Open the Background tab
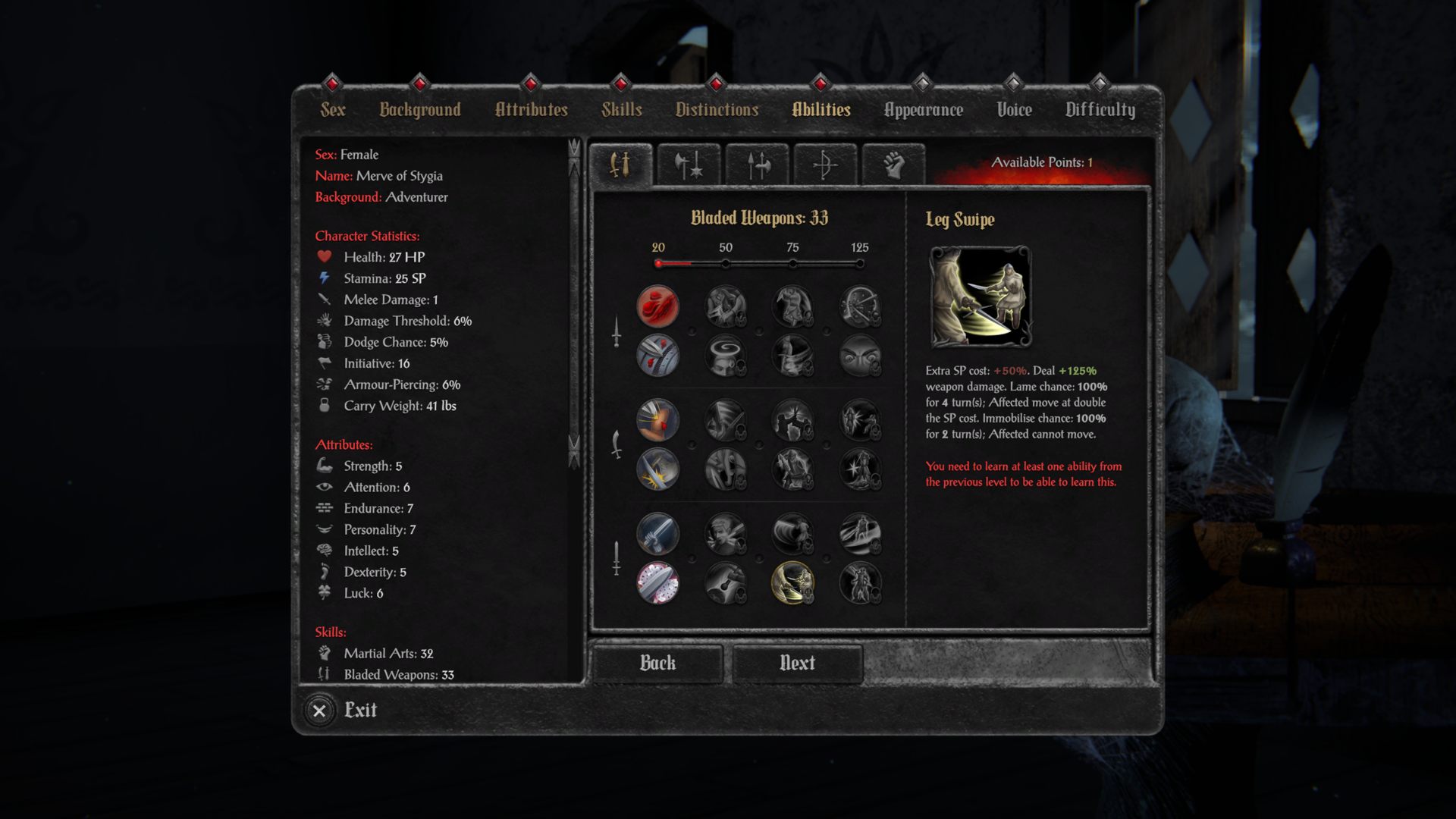 (x=420, y=110)
